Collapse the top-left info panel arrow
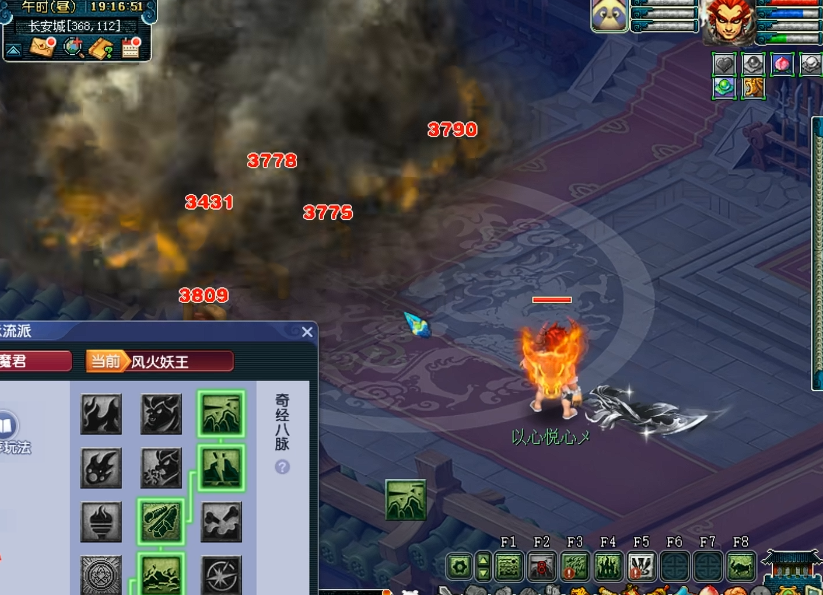The width and height of the screenshot is (823, 595). coord(13,48)
